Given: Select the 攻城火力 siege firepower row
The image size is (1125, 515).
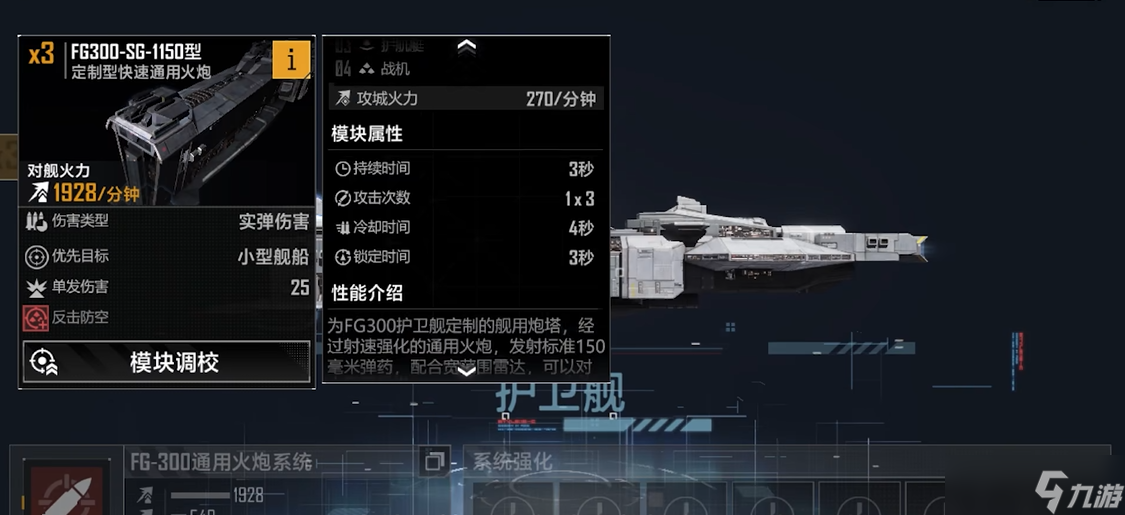Looking at the screenshot, I should click(x=466, y=98).
